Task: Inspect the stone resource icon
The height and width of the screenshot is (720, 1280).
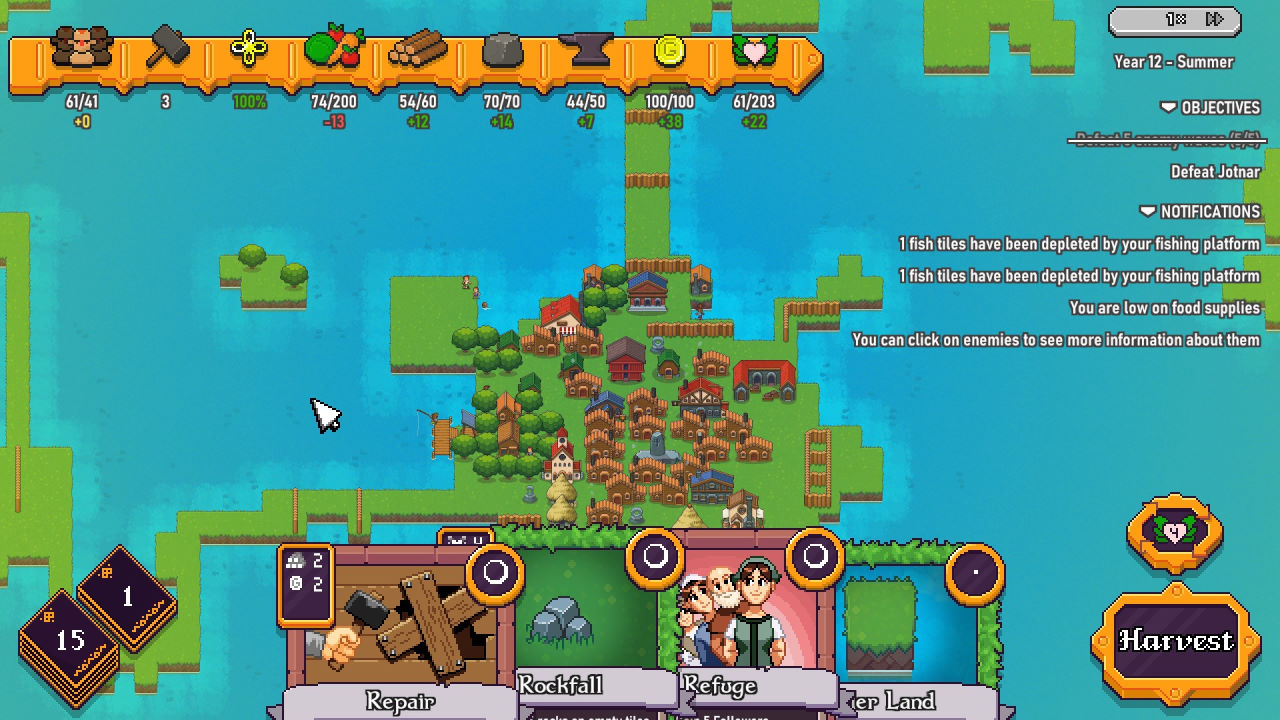Action: pyautogui.click(x=502, y=49)
